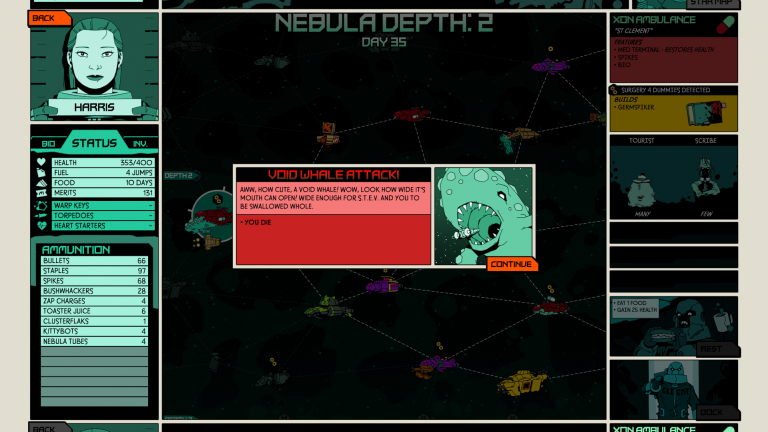Continue past the Void Whale Attack dialog
The height and width of the screenshot is (432, 768).
[x=512, y=265]
